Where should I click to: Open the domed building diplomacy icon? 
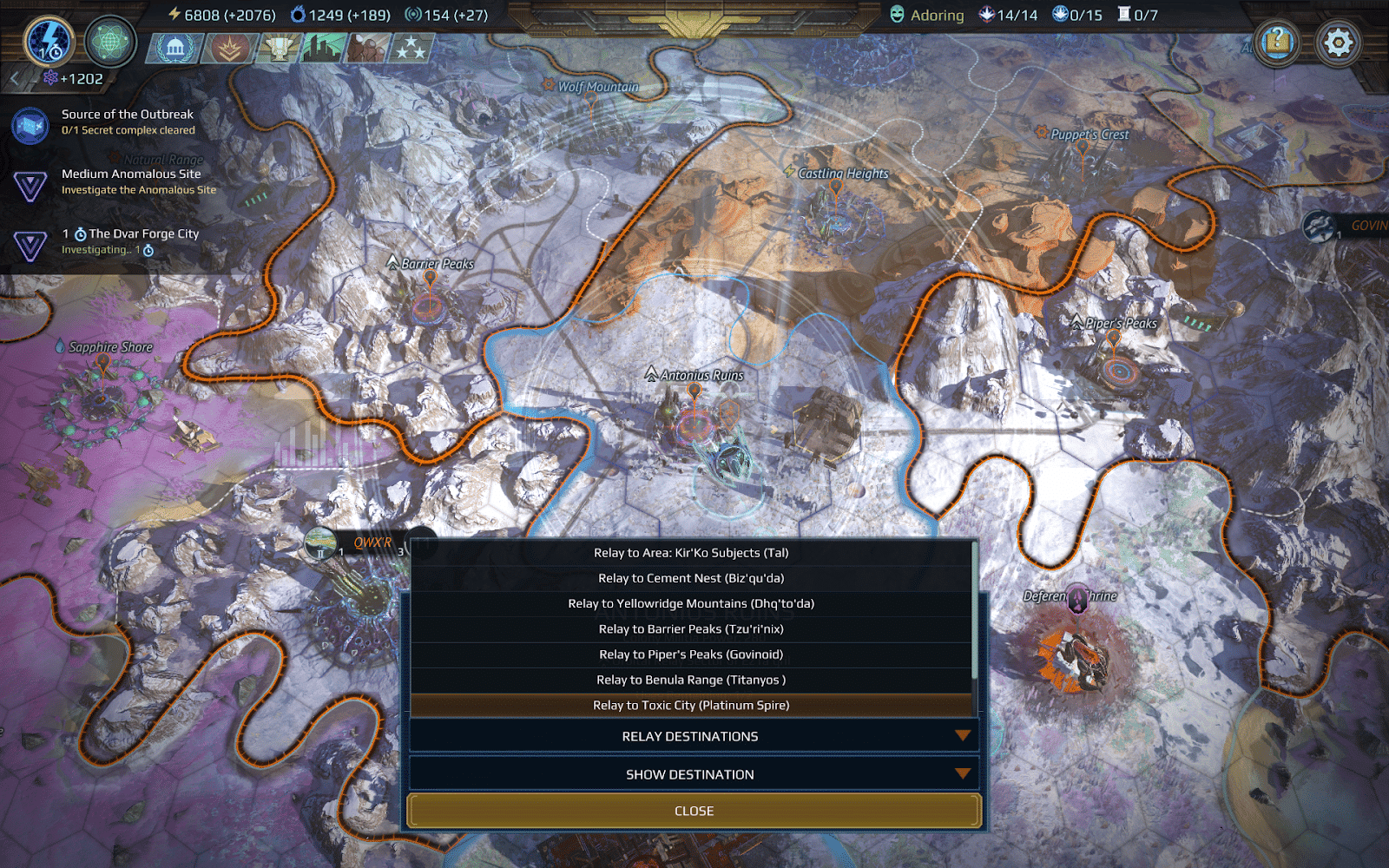tap(175, 49)
